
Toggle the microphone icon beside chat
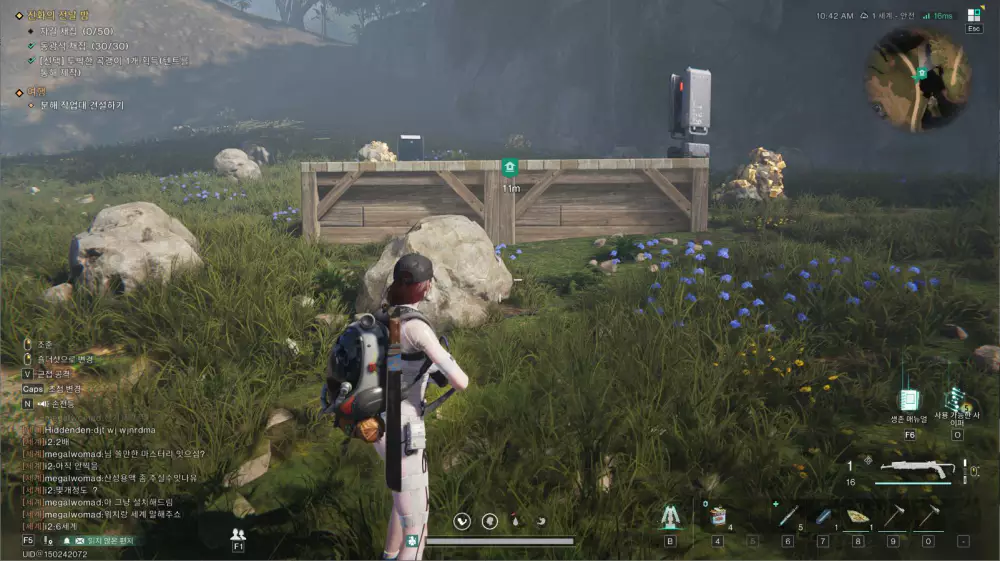48,540
